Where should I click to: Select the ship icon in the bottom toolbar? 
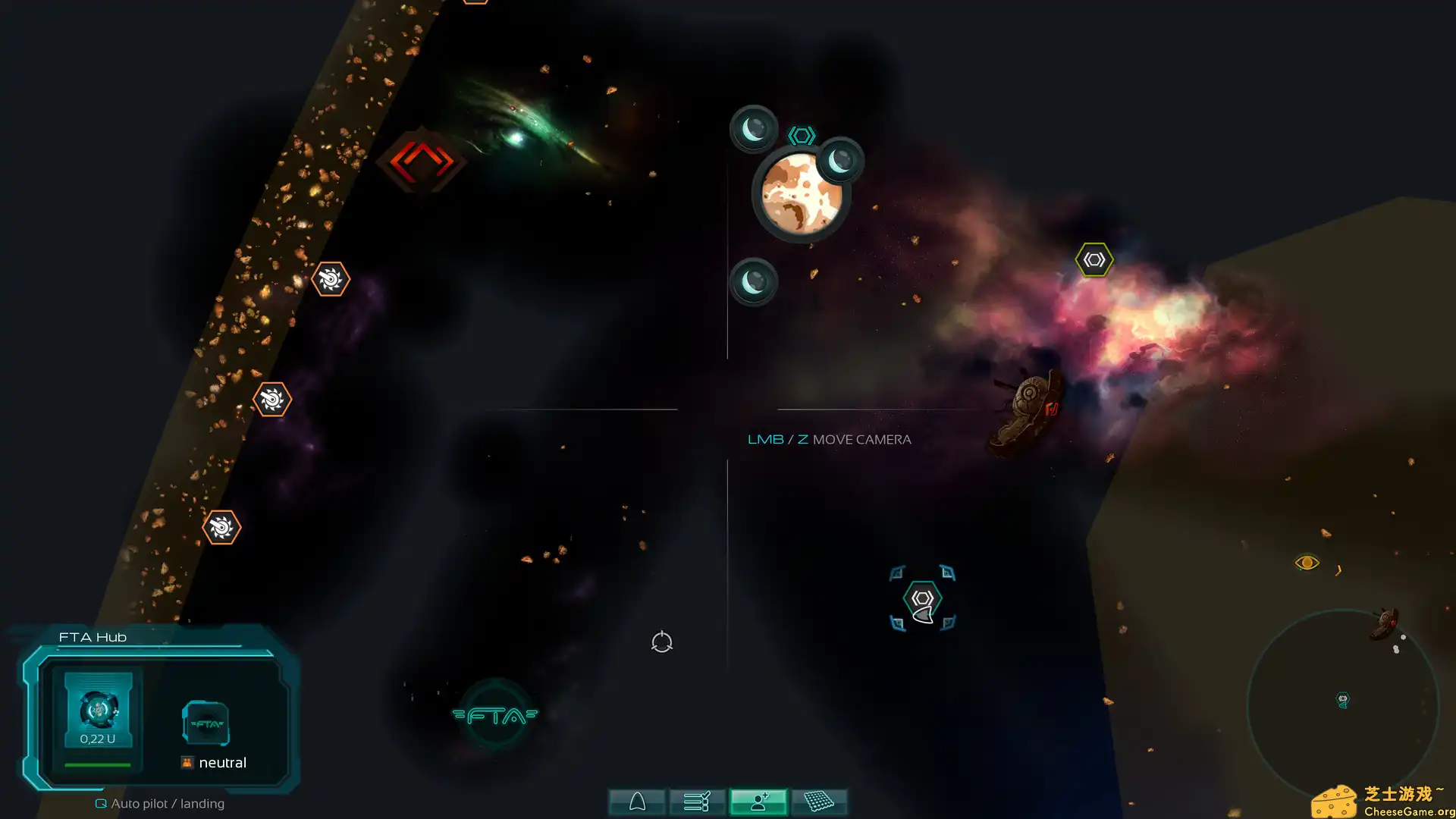pos(636,801)
